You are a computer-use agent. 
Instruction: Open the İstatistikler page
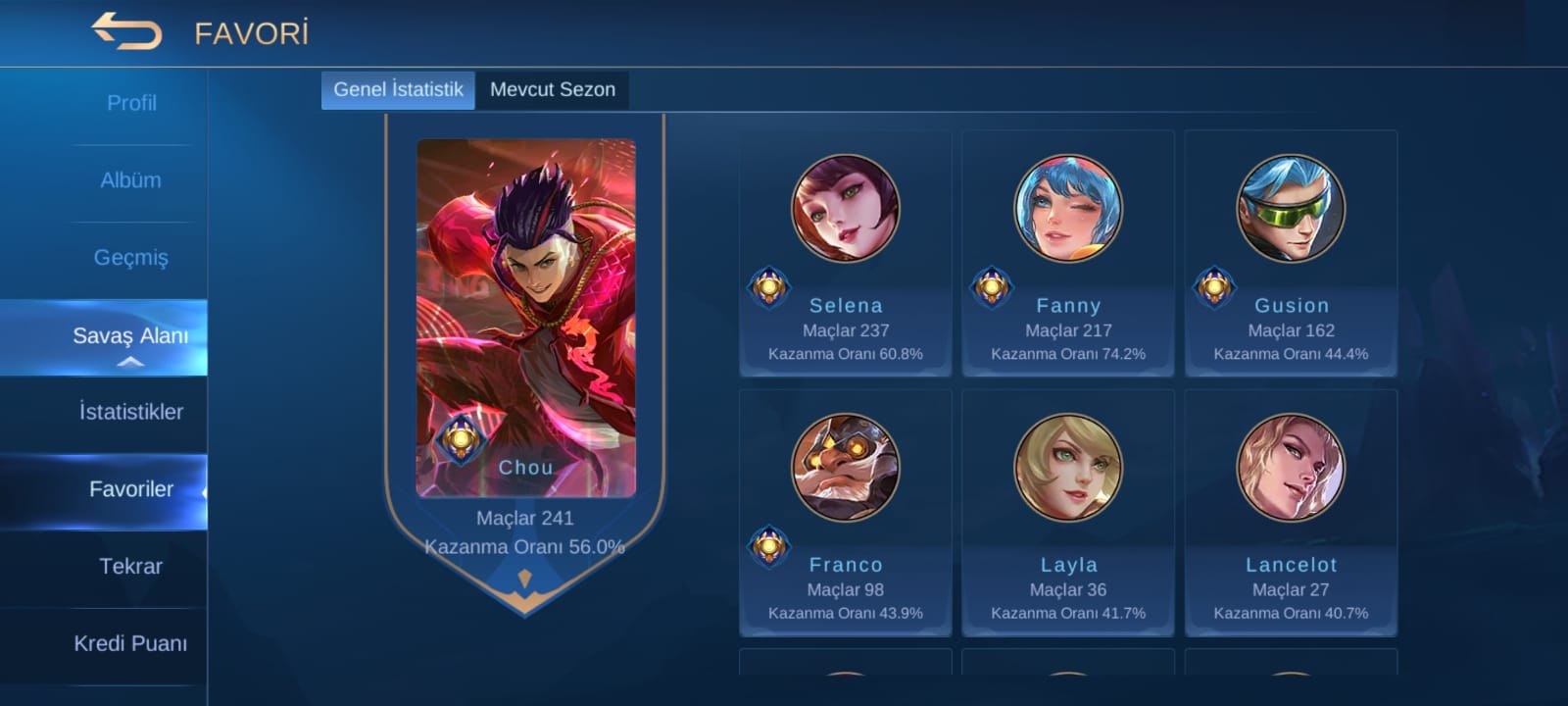coord(131,412)
